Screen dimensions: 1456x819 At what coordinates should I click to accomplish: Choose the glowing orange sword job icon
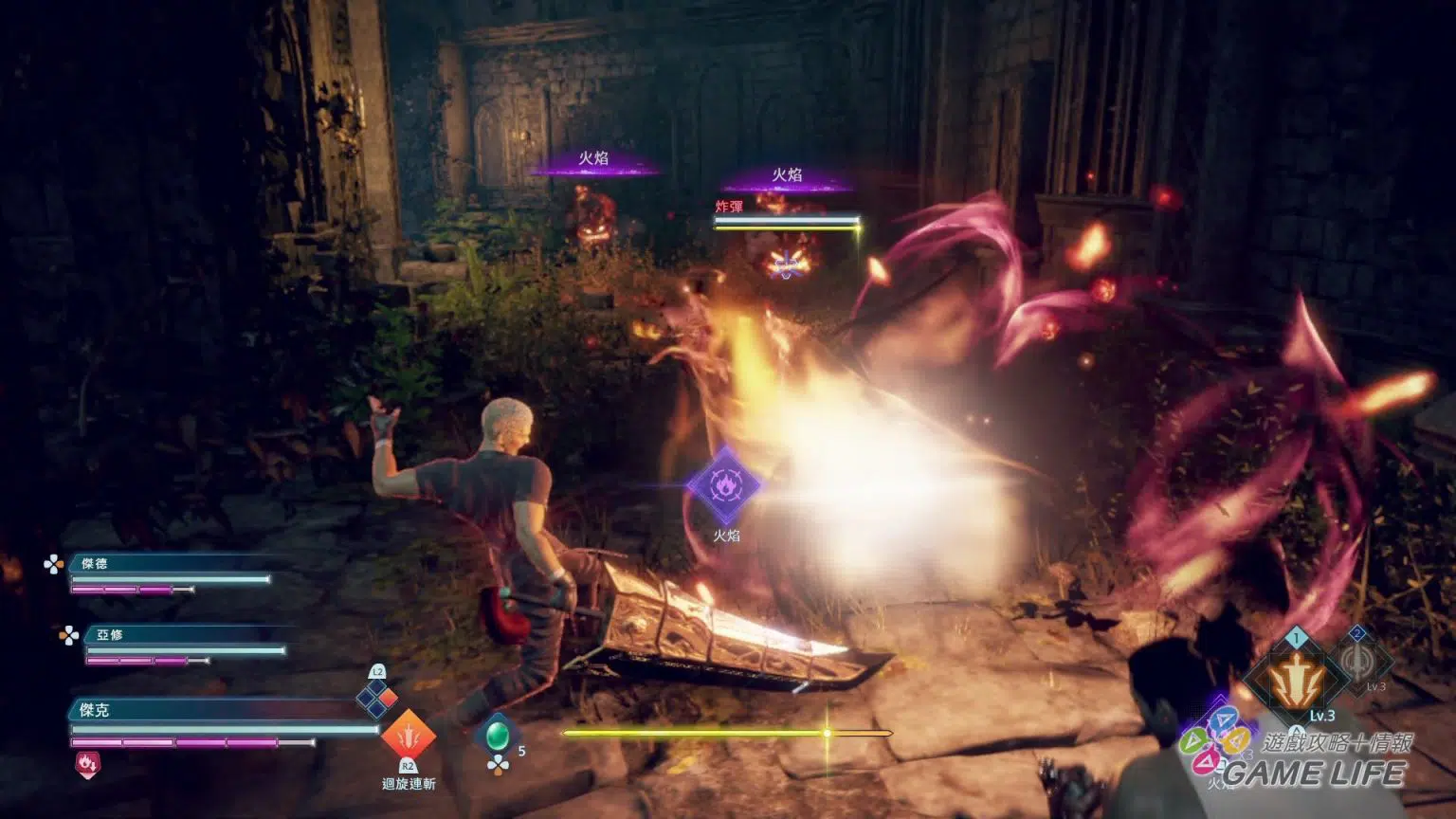[1296, 679]
